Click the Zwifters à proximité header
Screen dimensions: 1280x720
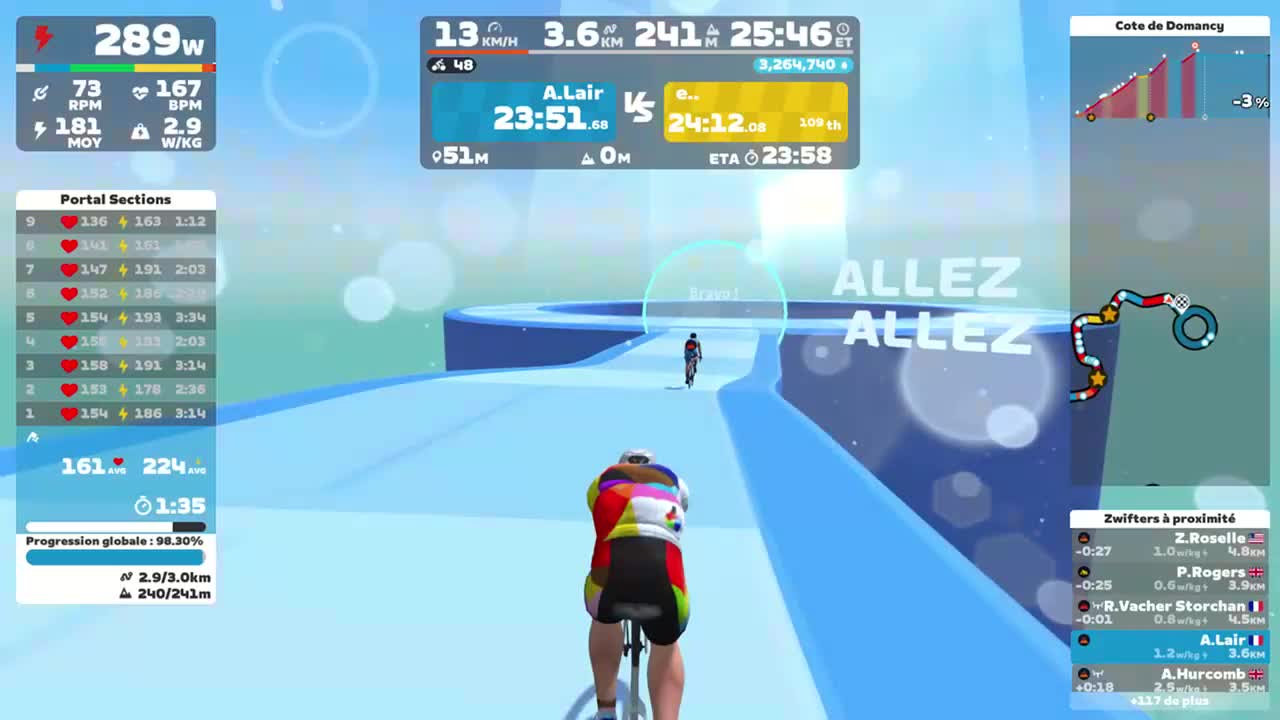click(x=1169, y=518)
